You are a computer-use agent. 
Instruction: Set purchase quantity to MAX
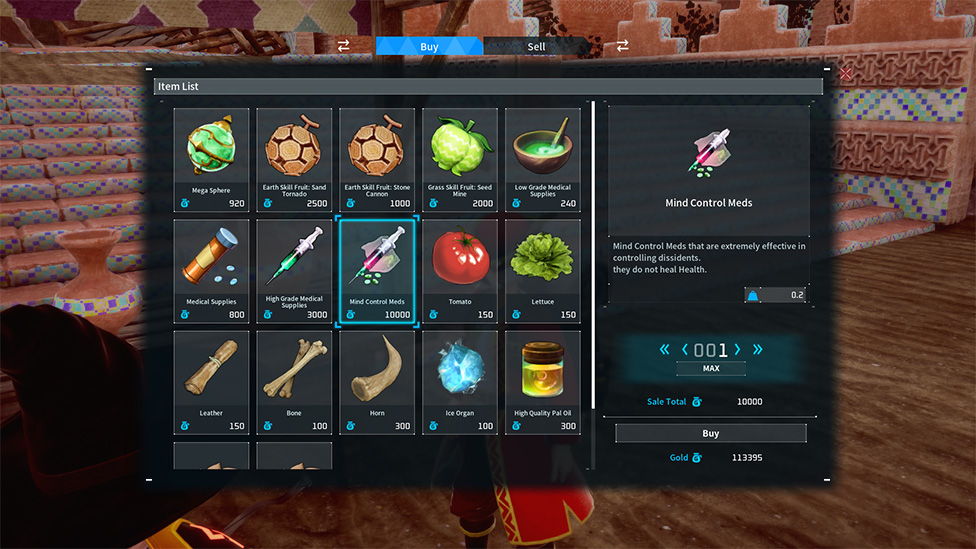[x=710, y=368]
